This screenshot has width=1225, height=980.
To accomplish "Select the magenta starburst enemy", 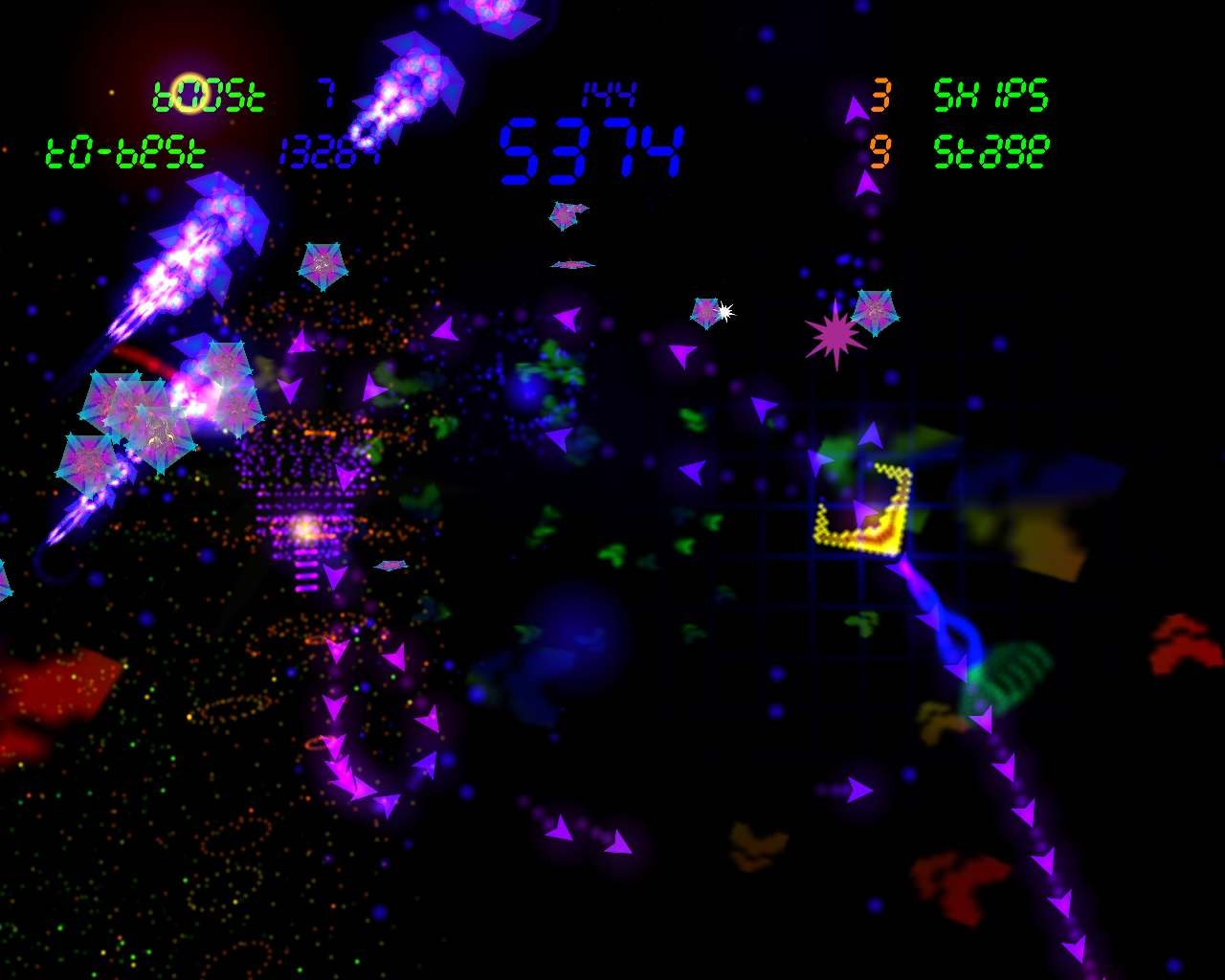I will 836,336.
